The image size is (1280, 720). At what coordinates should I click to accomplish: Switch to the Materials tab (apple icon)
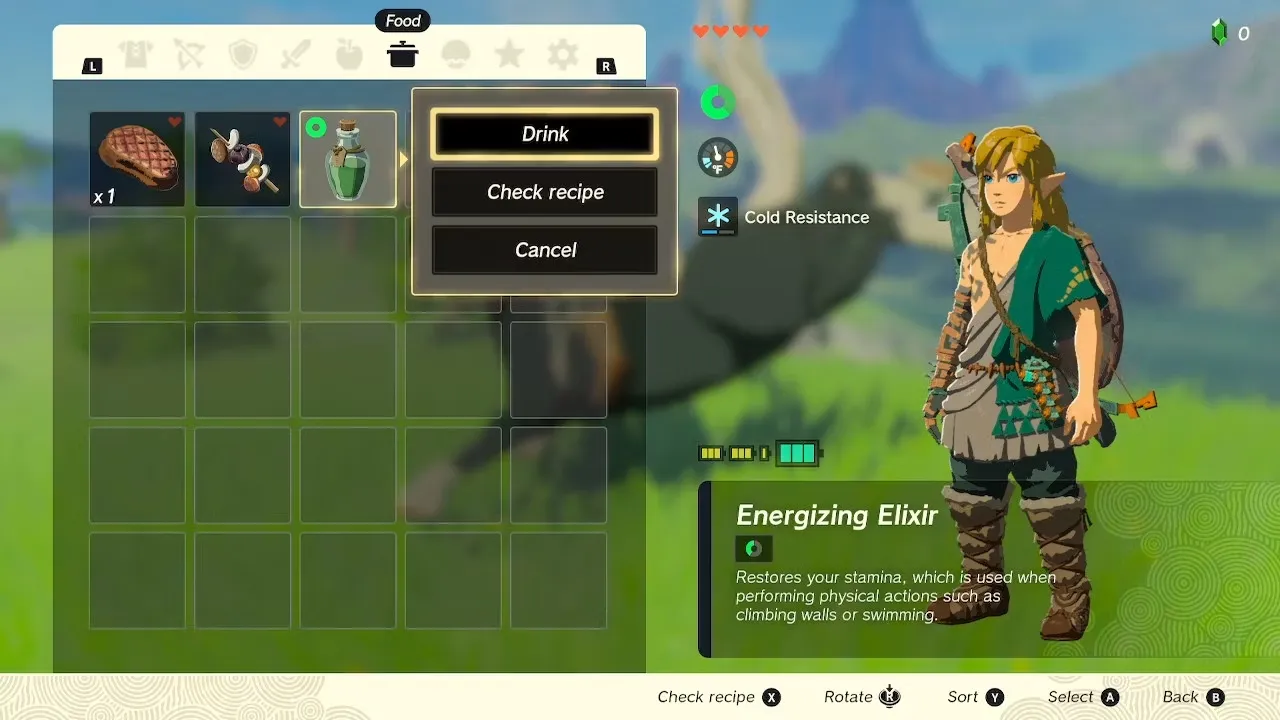coord(349,55)
